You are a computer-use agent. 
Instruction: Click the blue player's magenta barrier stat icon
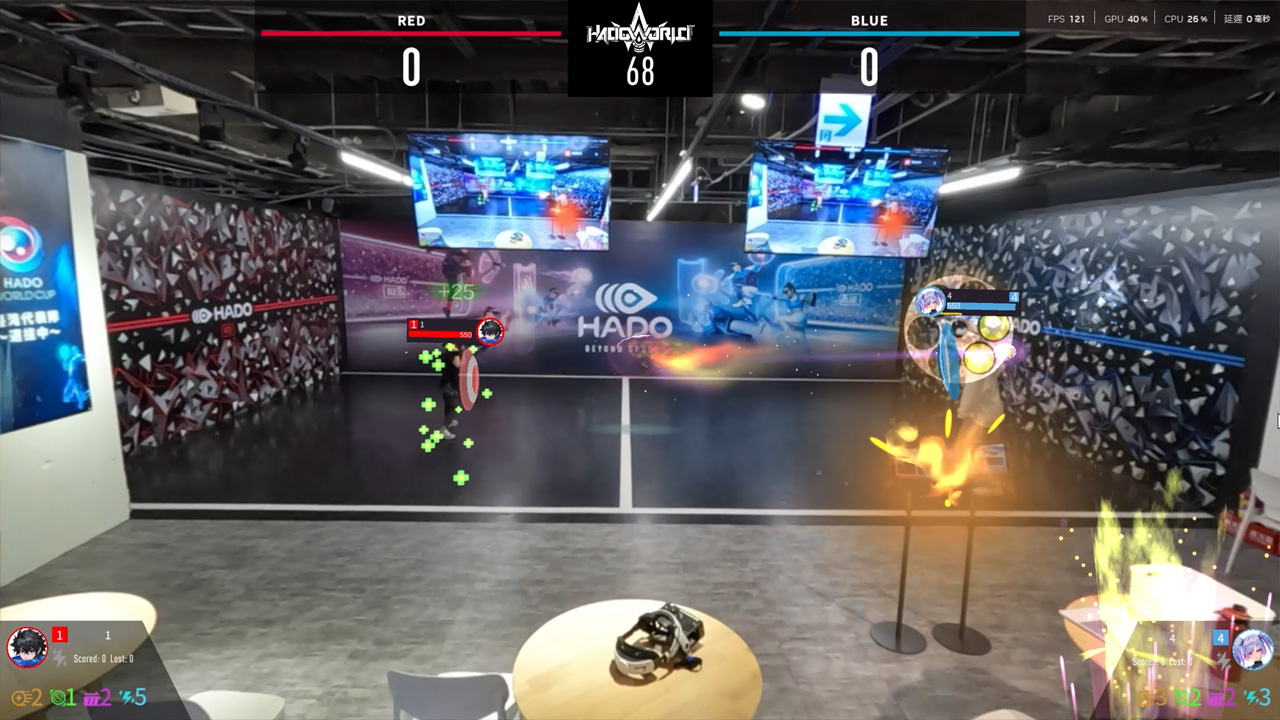[x=1216, y=697]
